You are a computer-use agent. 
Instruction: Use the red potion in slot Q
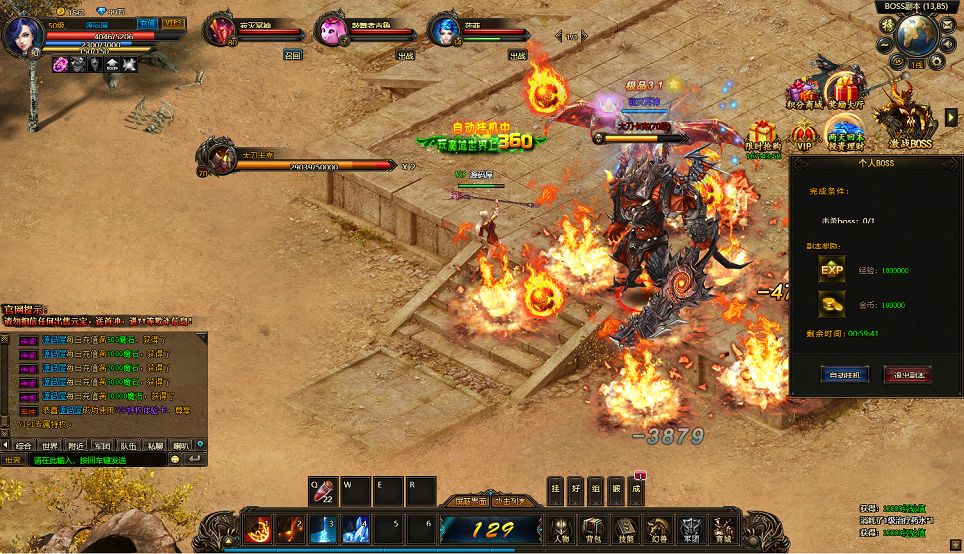[322, 491]
